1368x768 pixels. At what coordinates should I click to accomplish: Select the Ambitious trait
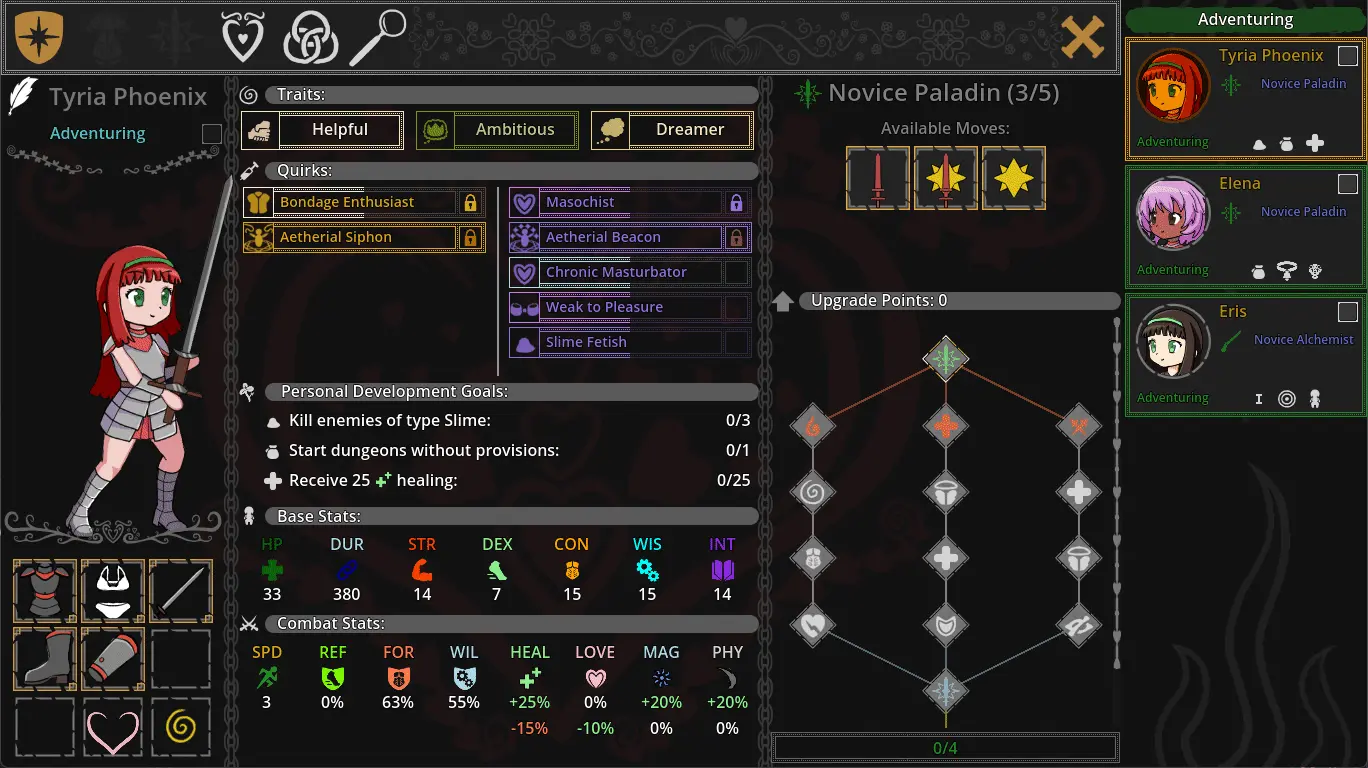pos(497,130)
